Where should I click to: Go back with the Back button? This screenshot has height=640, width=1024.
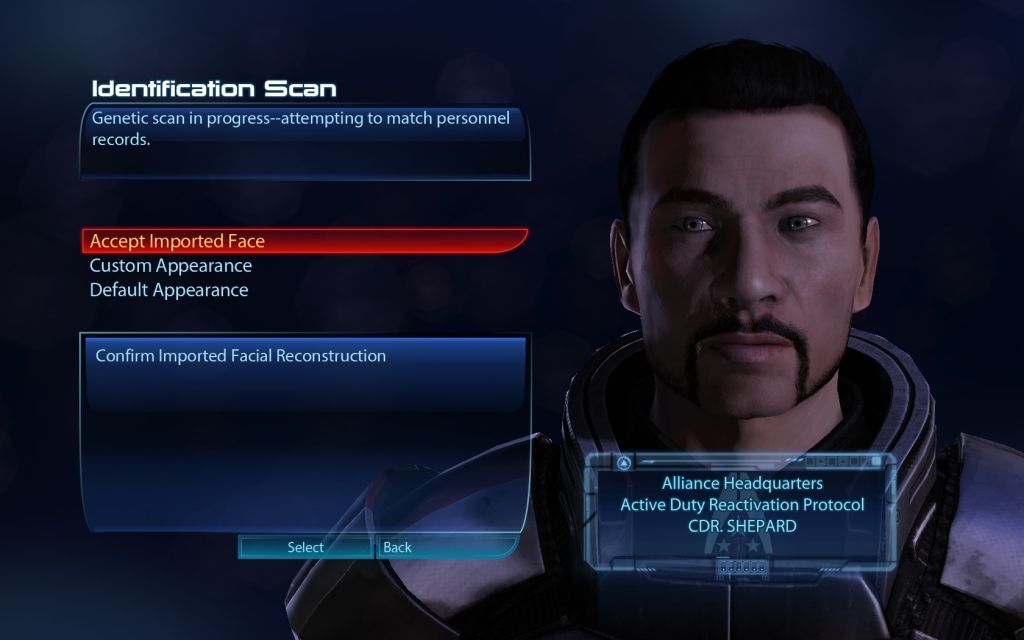pyautogui.click(x=397, y=547)
